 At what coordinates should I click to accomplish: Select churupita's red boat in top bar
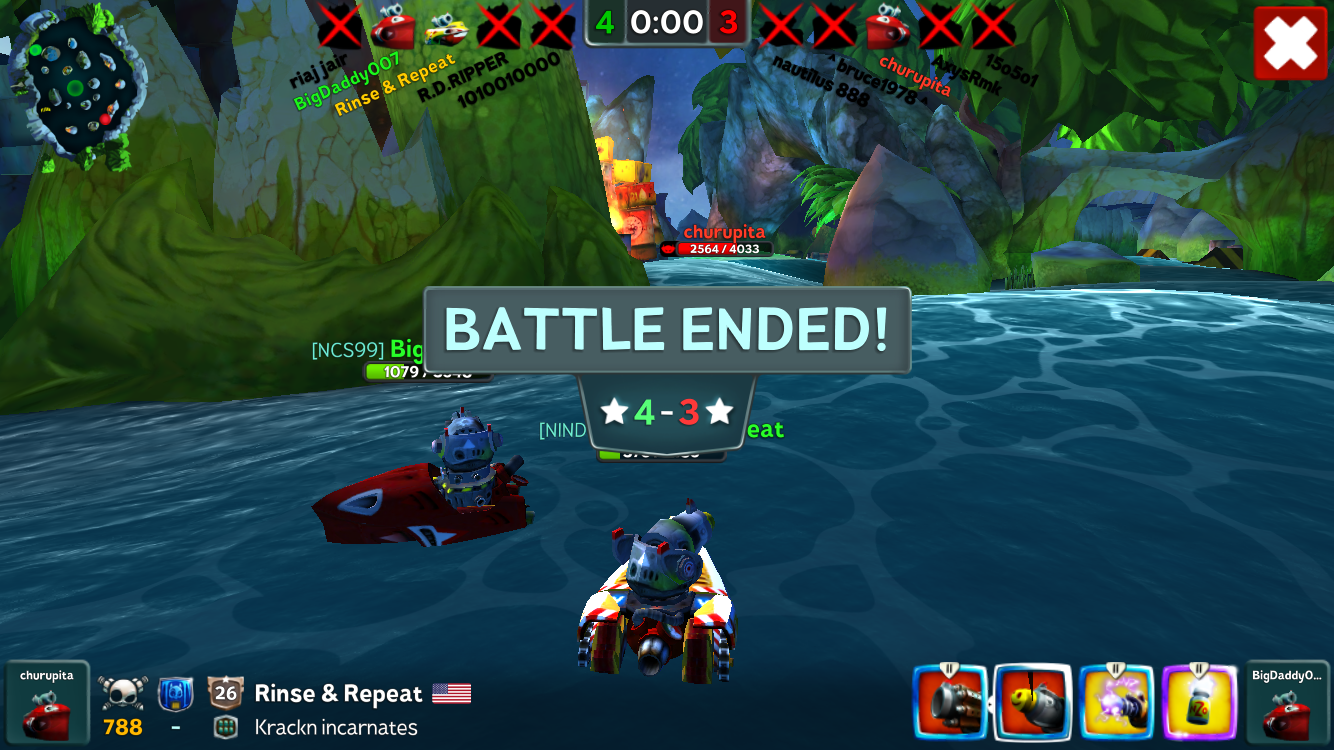coord(888,27)
